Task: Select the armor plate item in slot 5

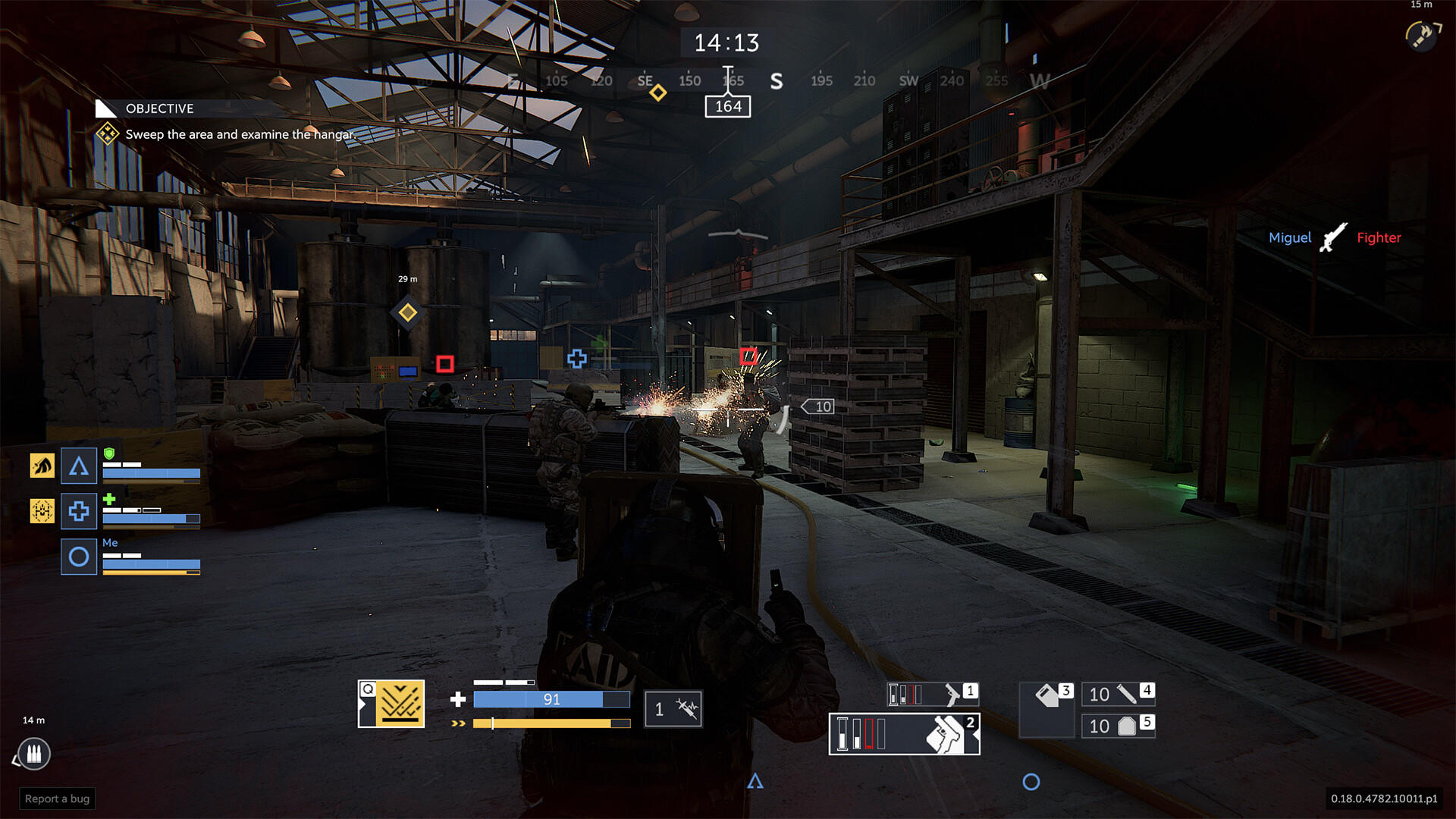Action: tap(1120, 726)
